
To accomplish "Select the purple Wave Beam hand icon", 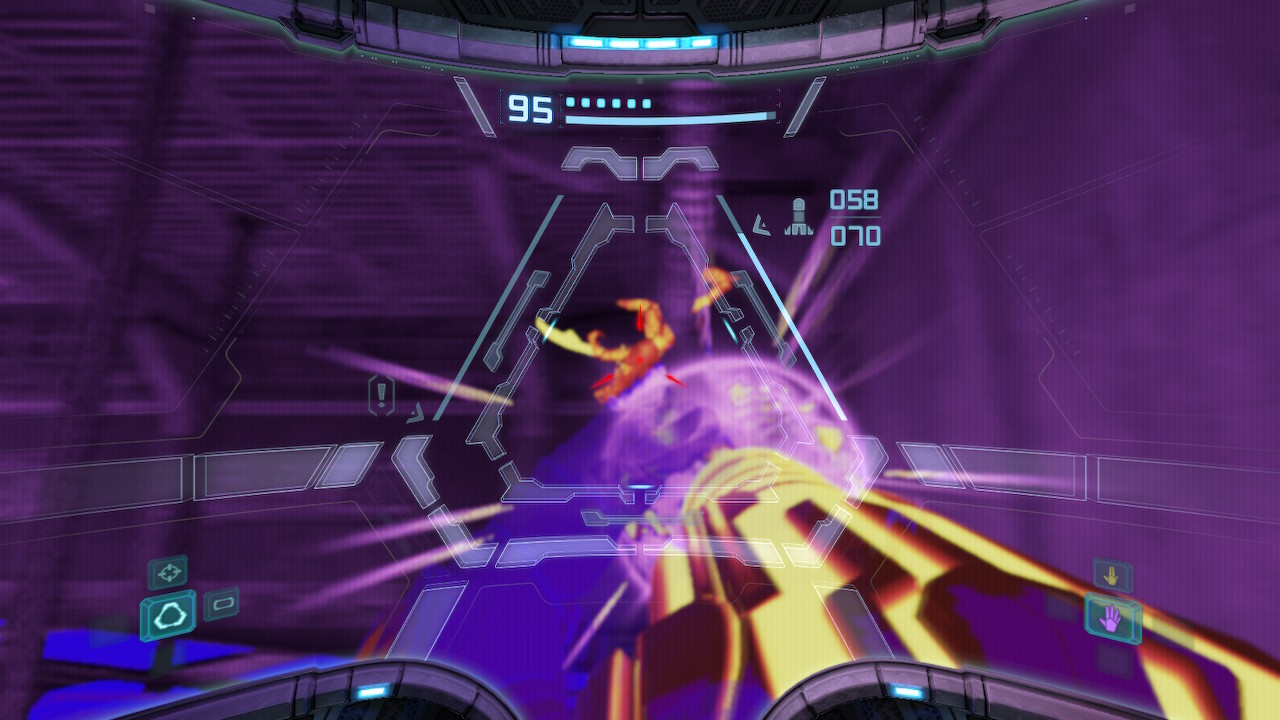I will pos(1112,620).
